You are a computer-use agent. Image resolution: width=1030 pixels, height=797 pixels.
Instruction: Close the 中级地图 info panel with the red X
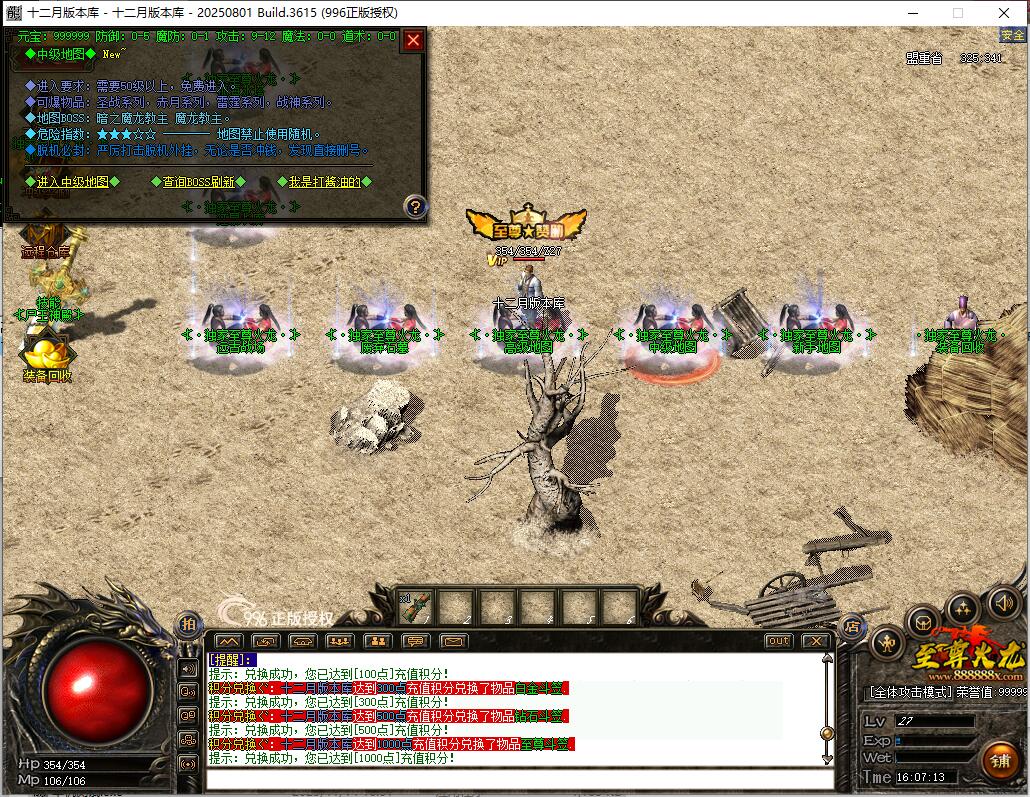click(x=413, y=41)
